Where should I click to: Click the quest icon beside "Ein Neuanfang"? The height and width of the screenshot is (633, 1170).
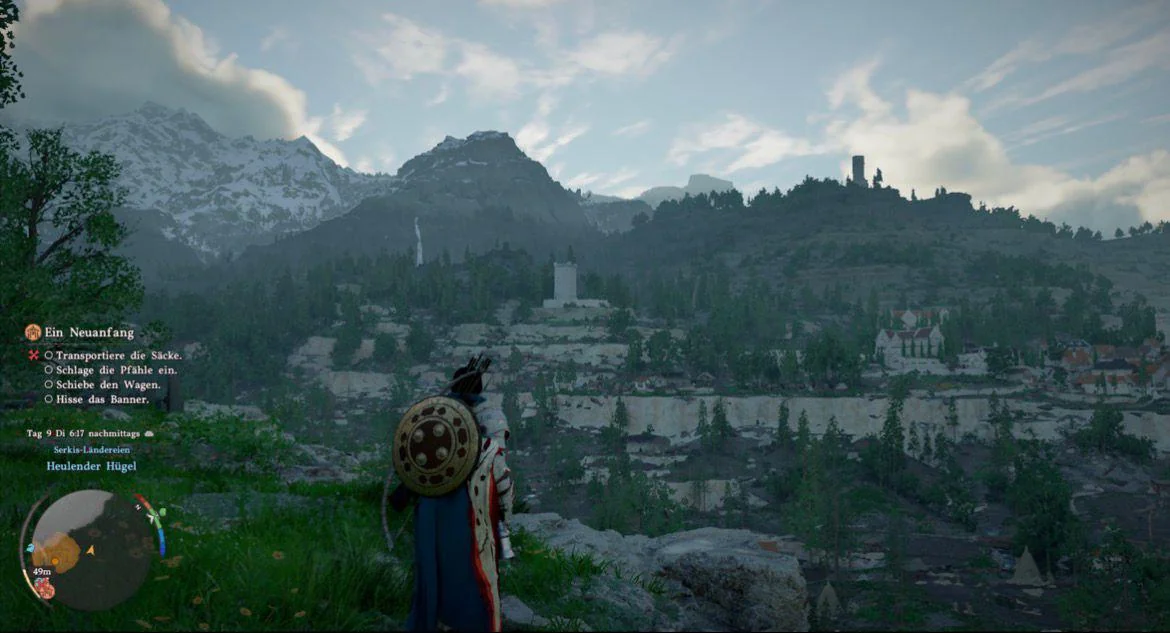pyautogui.click(x=33, y=332)
